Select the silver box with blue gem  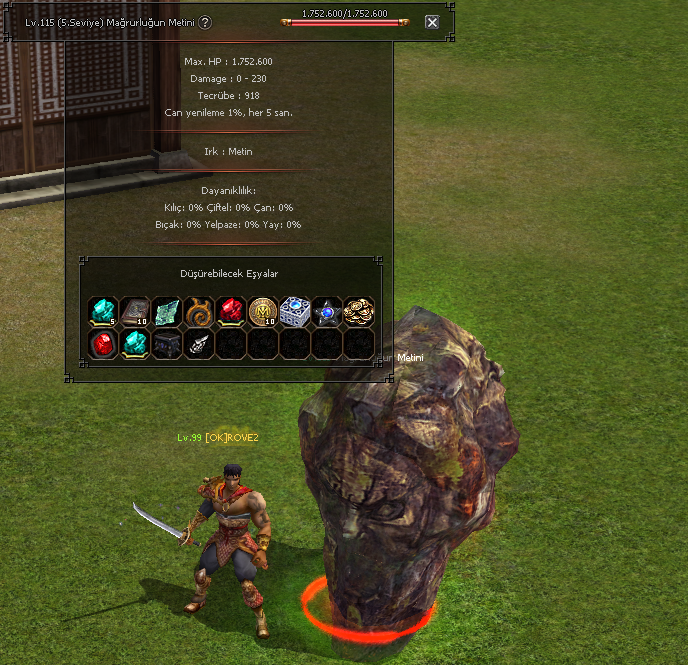pos(295,311)
